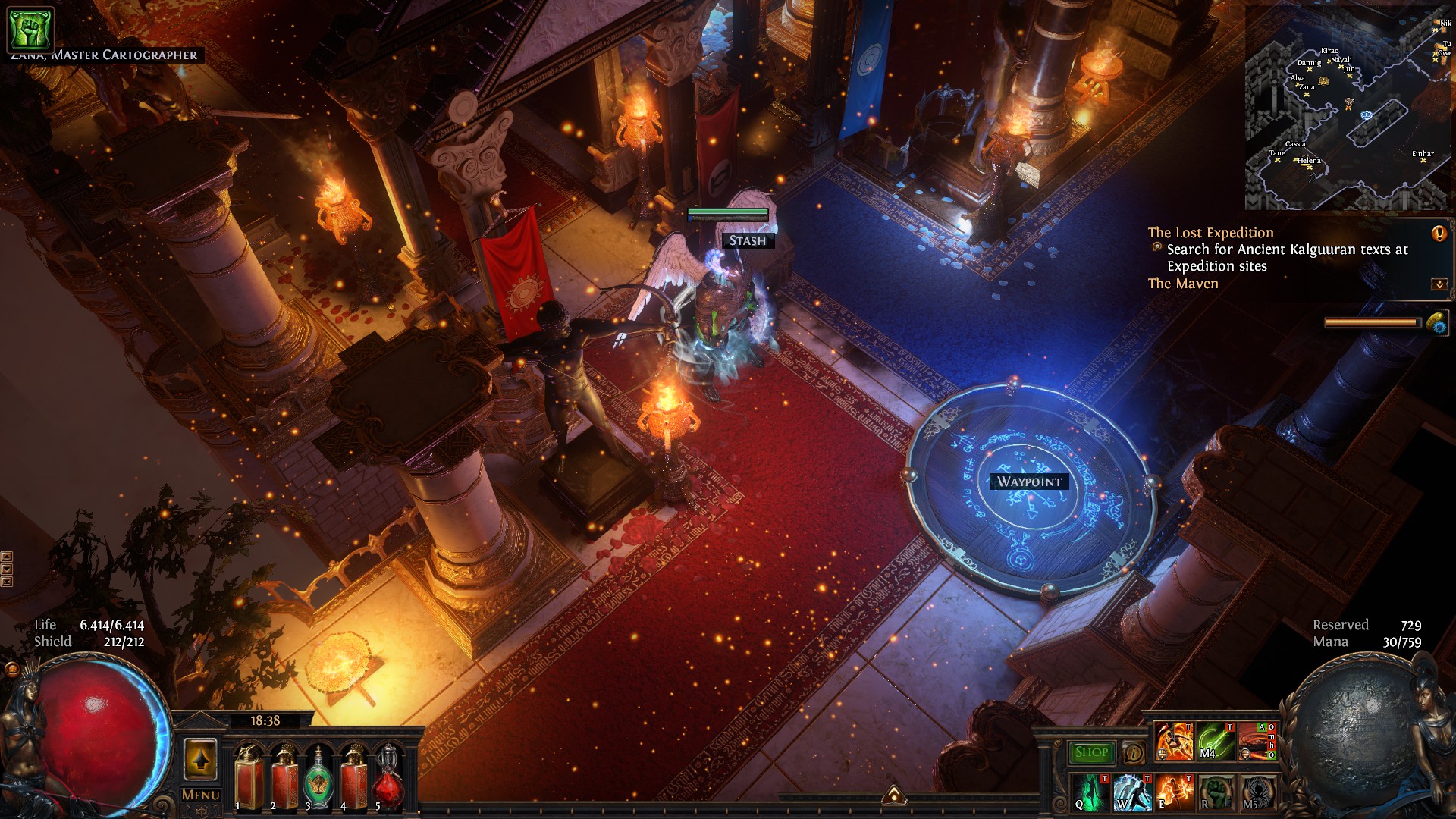Use the round red flask in slot 5
The height and width of the screenshot is (819, 1456).
click(x=388, y=778)
